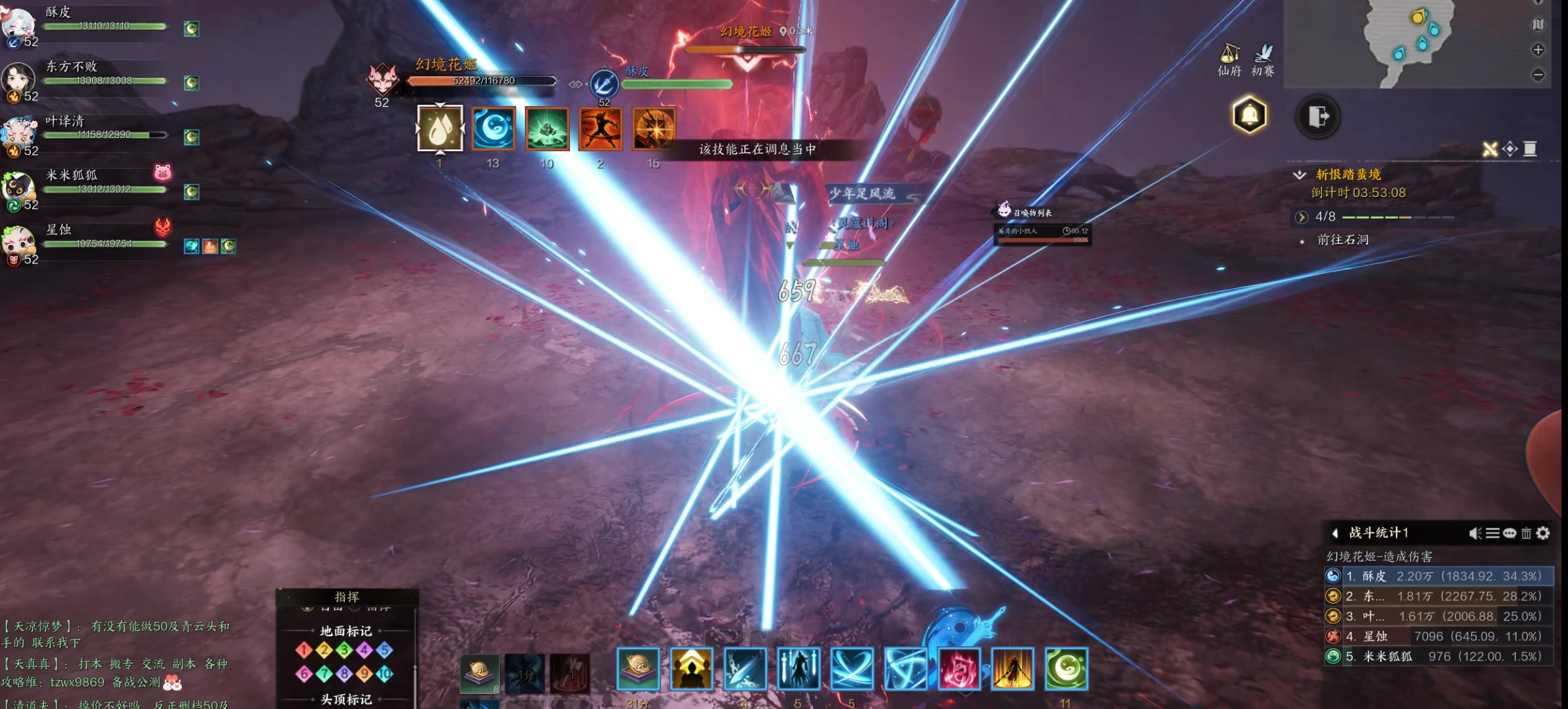1568x709 pixels.
Task: Select 酥皮's row in the damage list
Action: pos(1438,576)
